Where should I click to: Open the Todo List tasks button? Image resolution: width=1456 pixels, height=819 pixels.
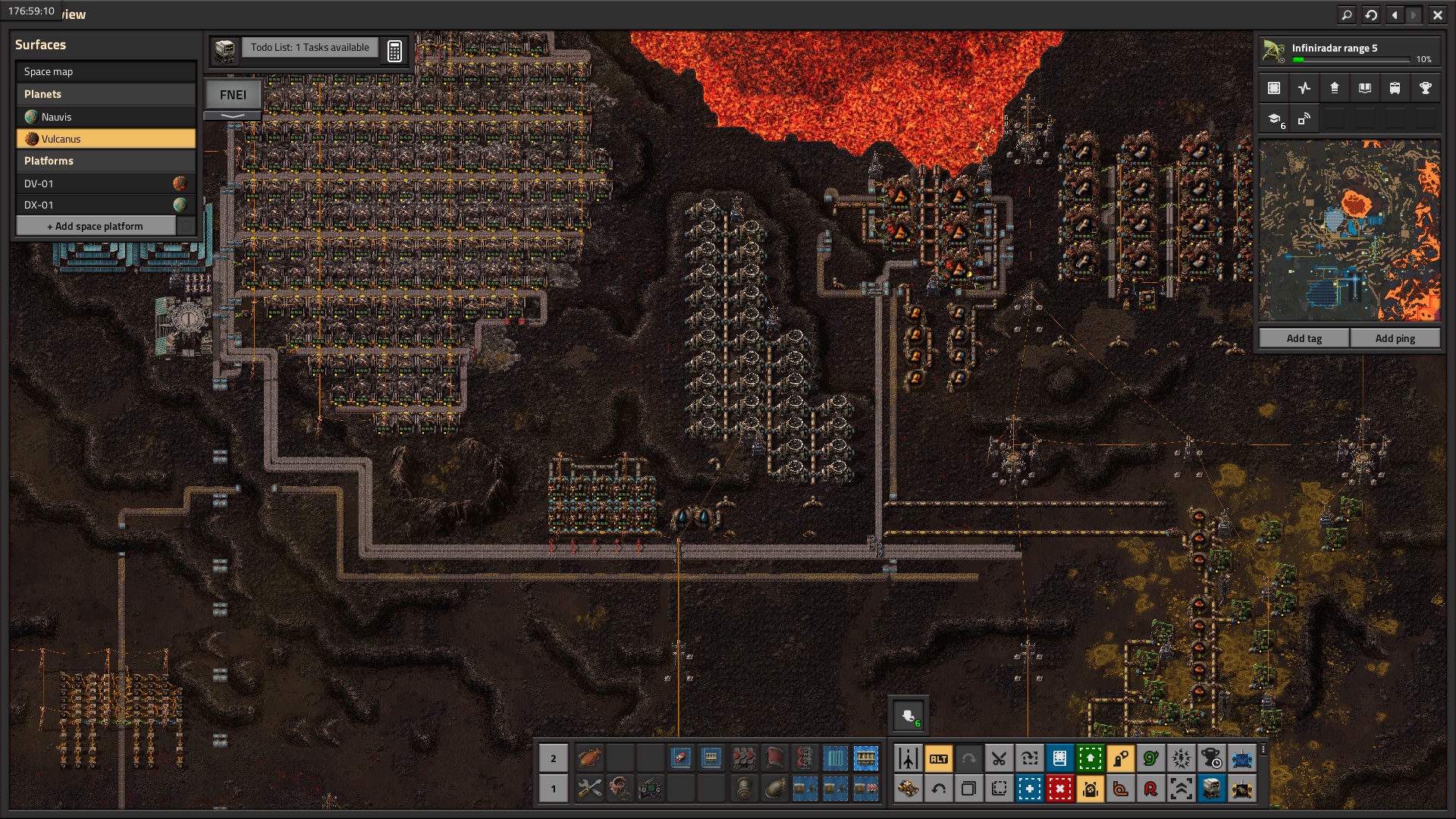309,48
